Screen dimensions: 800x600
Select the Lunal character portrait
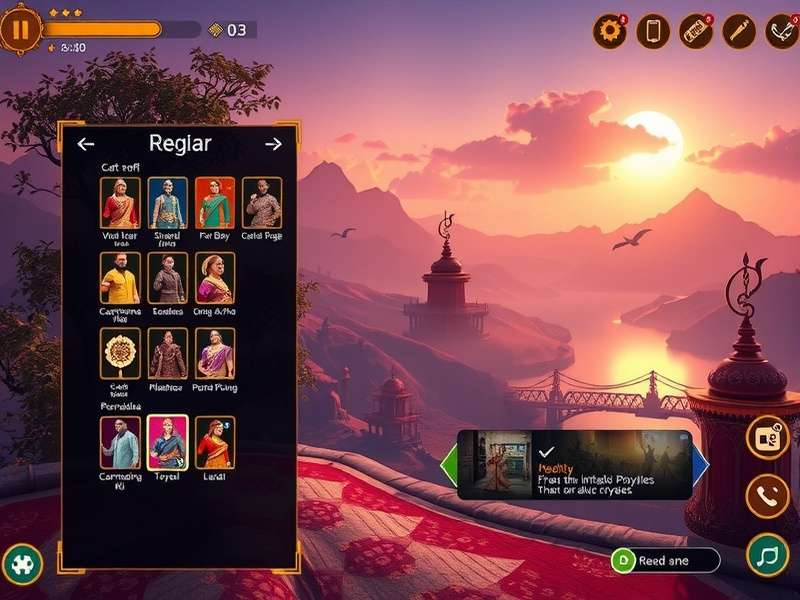(215, 442)
